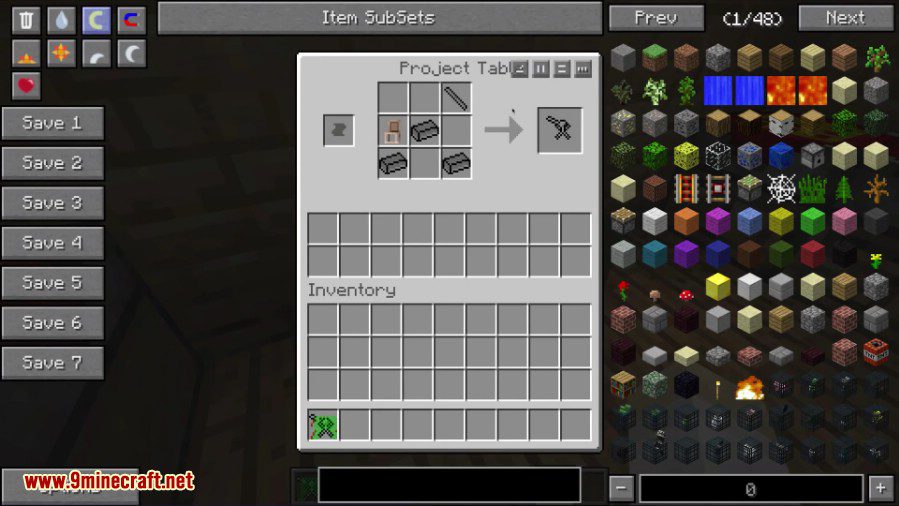Open the Item SubSets dropdown

click(x=378, y=18)
